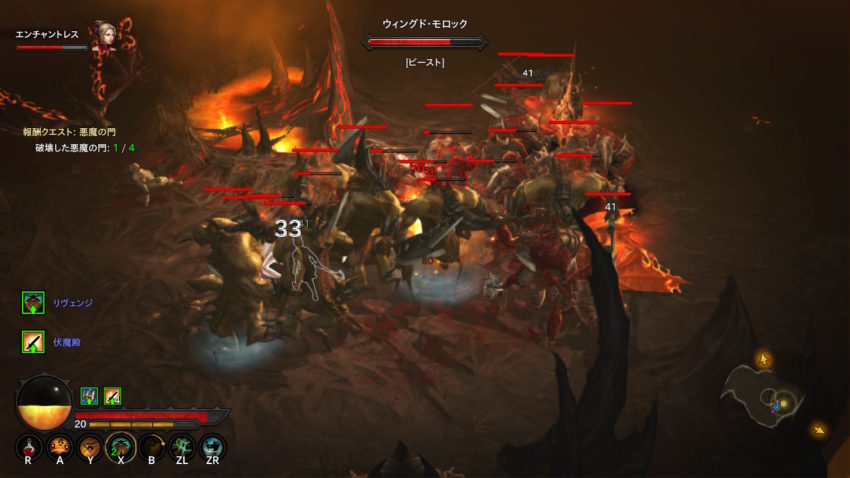Activate the highlighted Revenge skill on X
The height and width of the screenshot is (478, 850).
(120, 446)
